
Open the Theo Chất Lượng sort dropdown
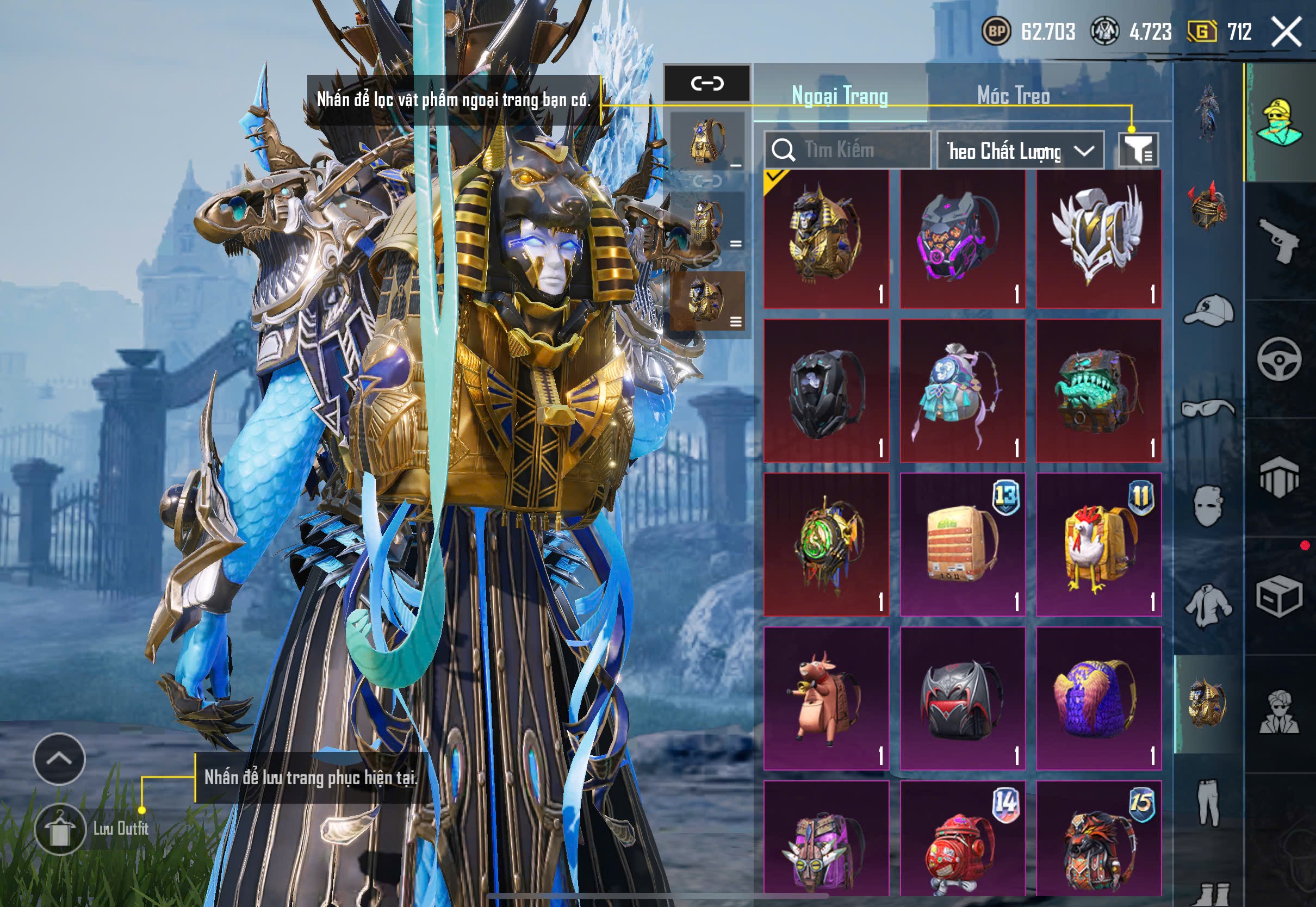coord(1020,151)
